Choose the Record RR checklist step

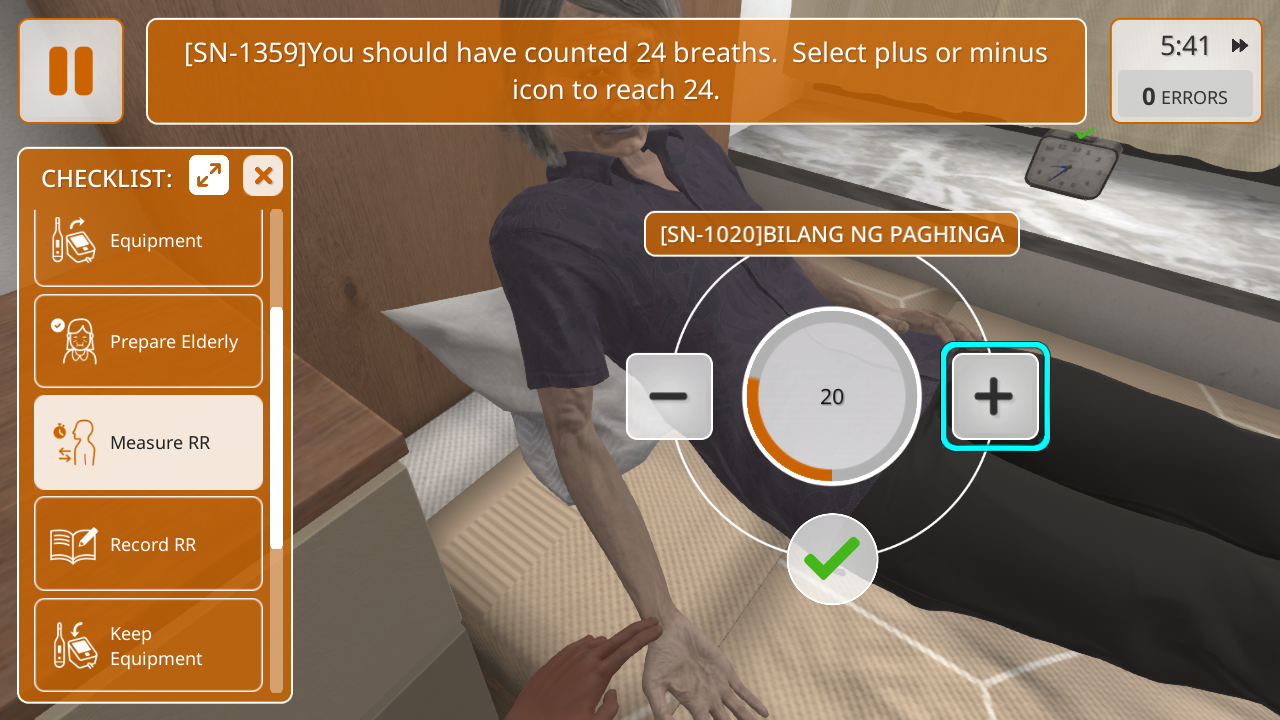click(148, 544)
